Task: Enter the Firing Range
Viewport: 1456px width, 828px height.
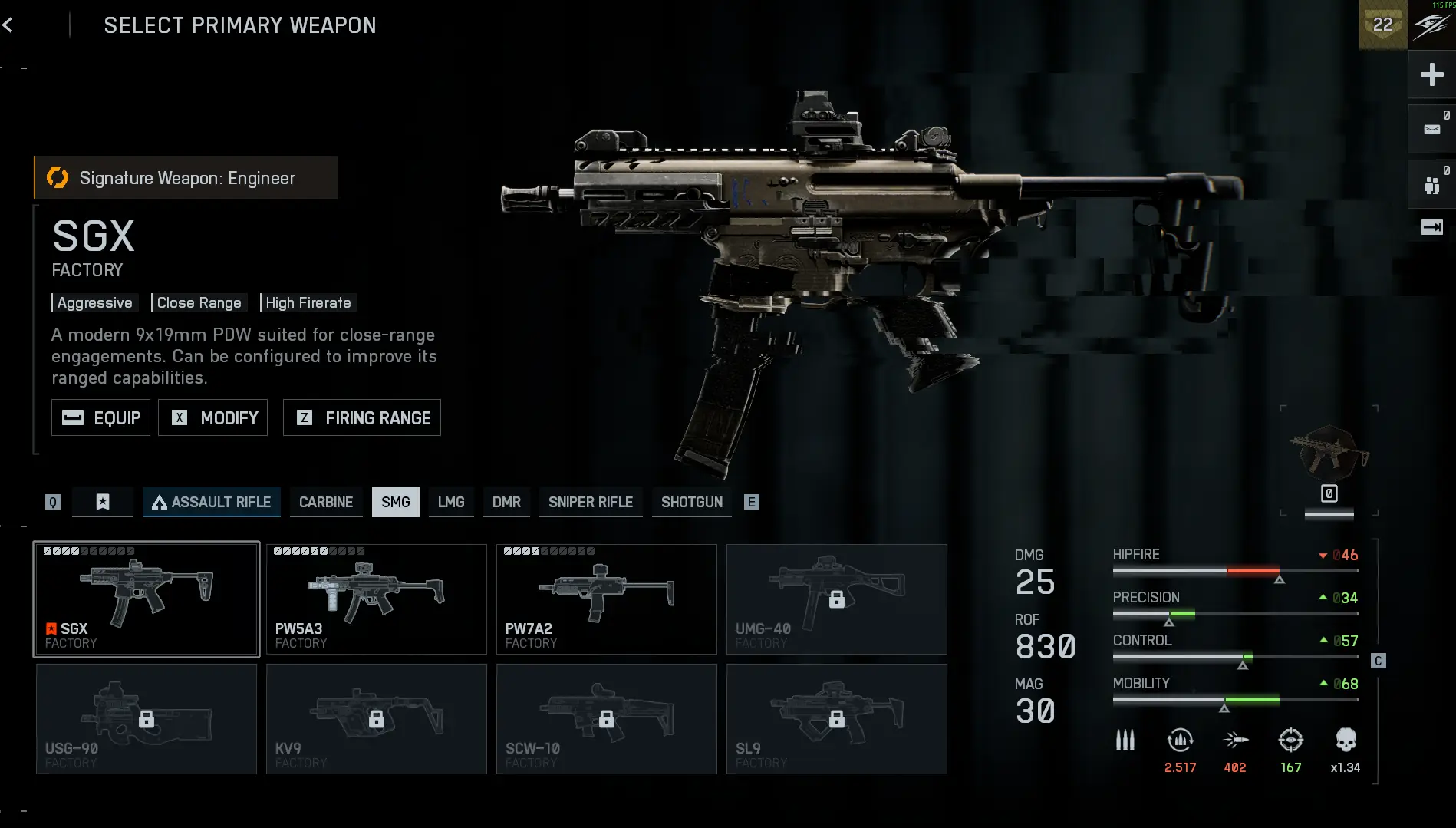Action: 362,417
